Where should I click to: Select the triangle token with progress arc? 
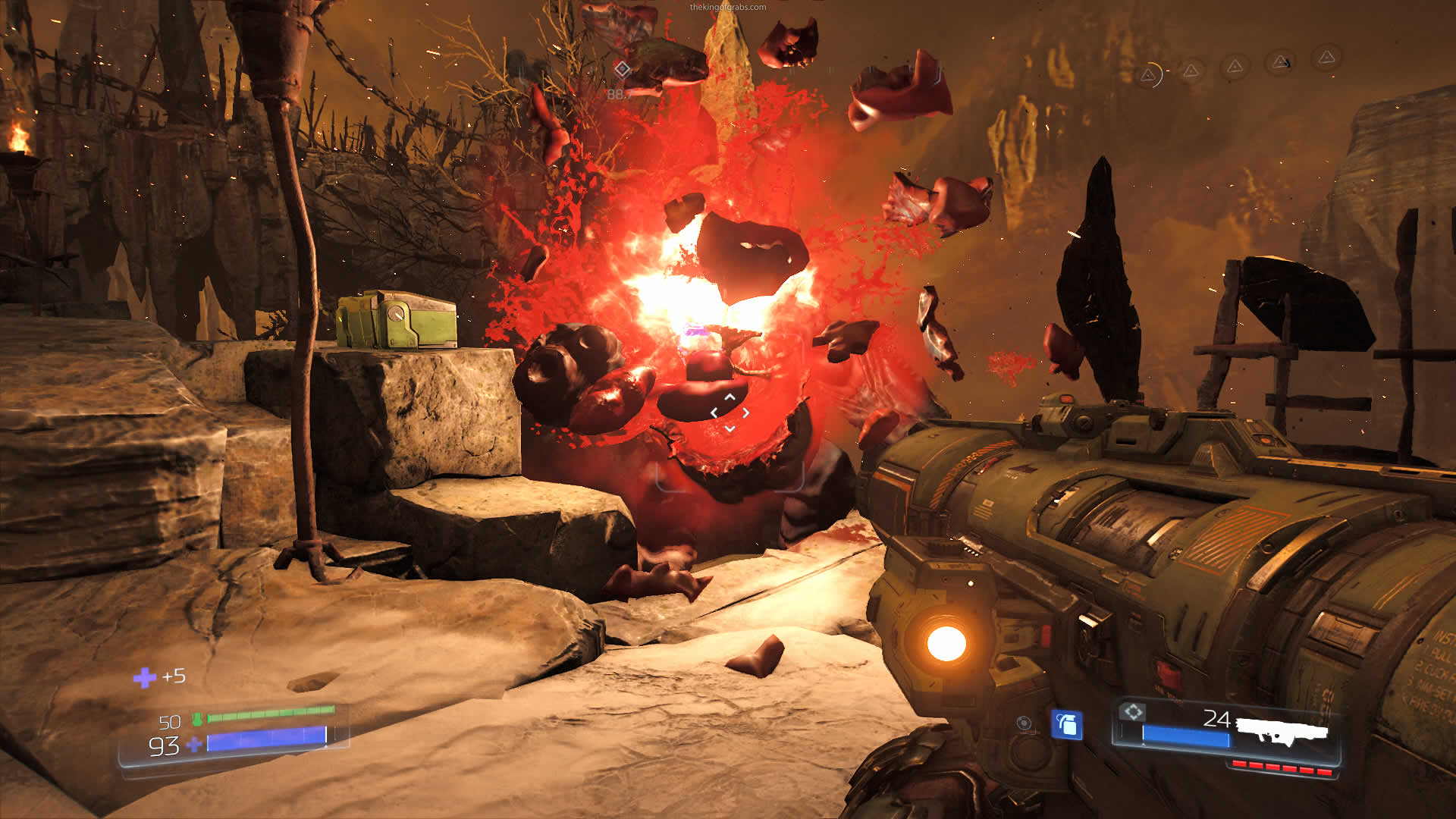point(1150,75)
